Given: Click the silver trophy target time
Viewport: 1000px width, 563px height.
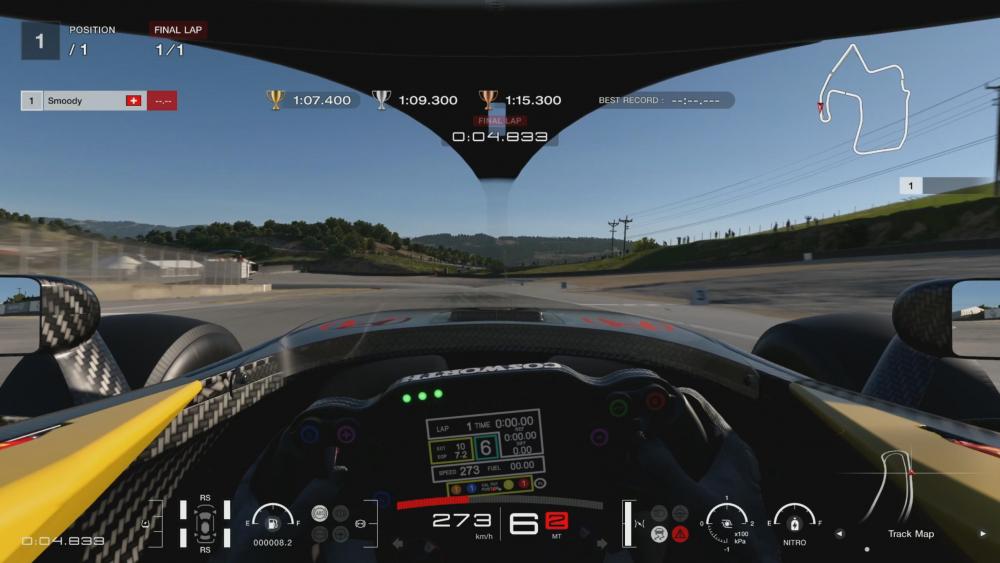Looking at the screenshot, I should point(416,100).
